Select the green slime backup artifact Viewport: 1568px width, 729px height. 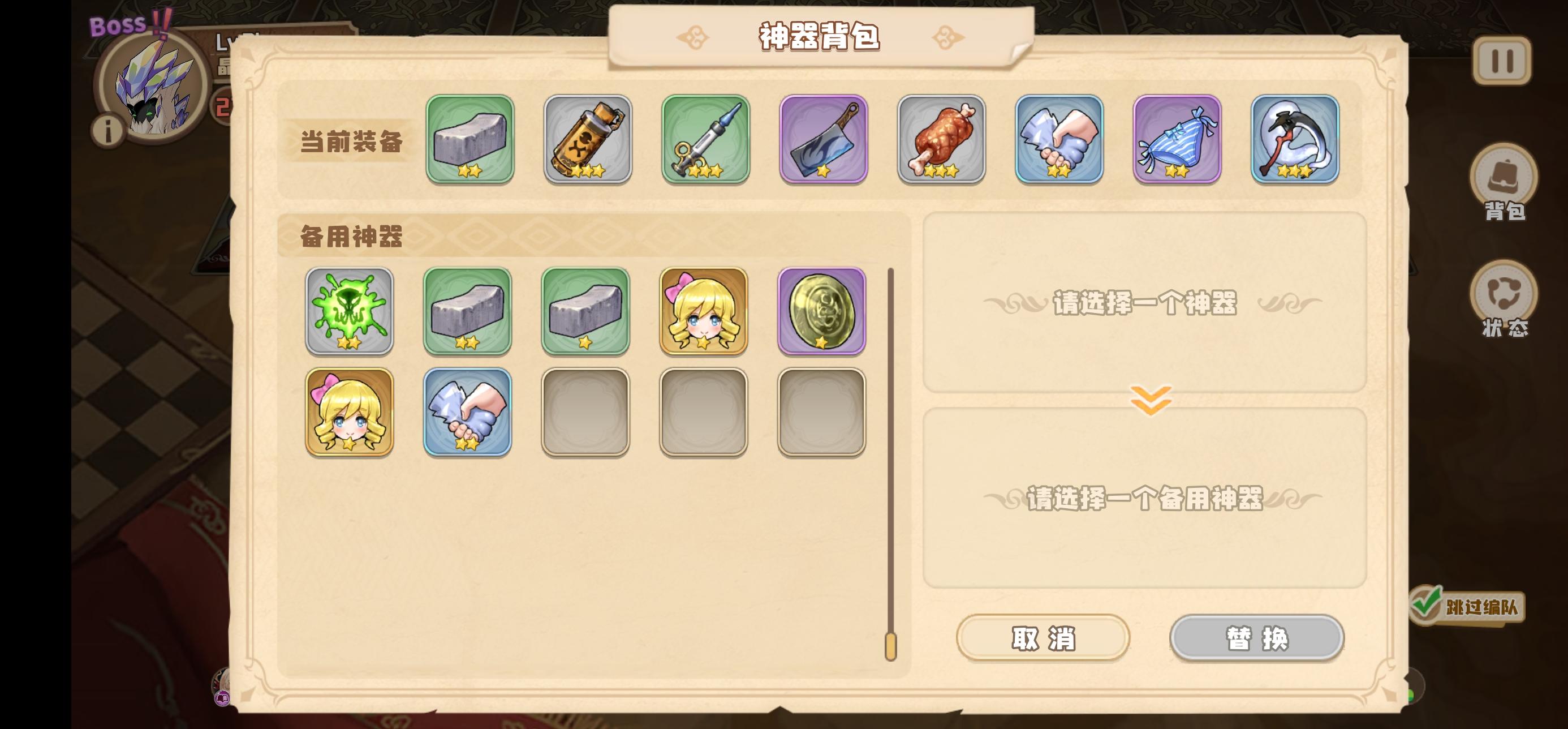click(350, 311)
